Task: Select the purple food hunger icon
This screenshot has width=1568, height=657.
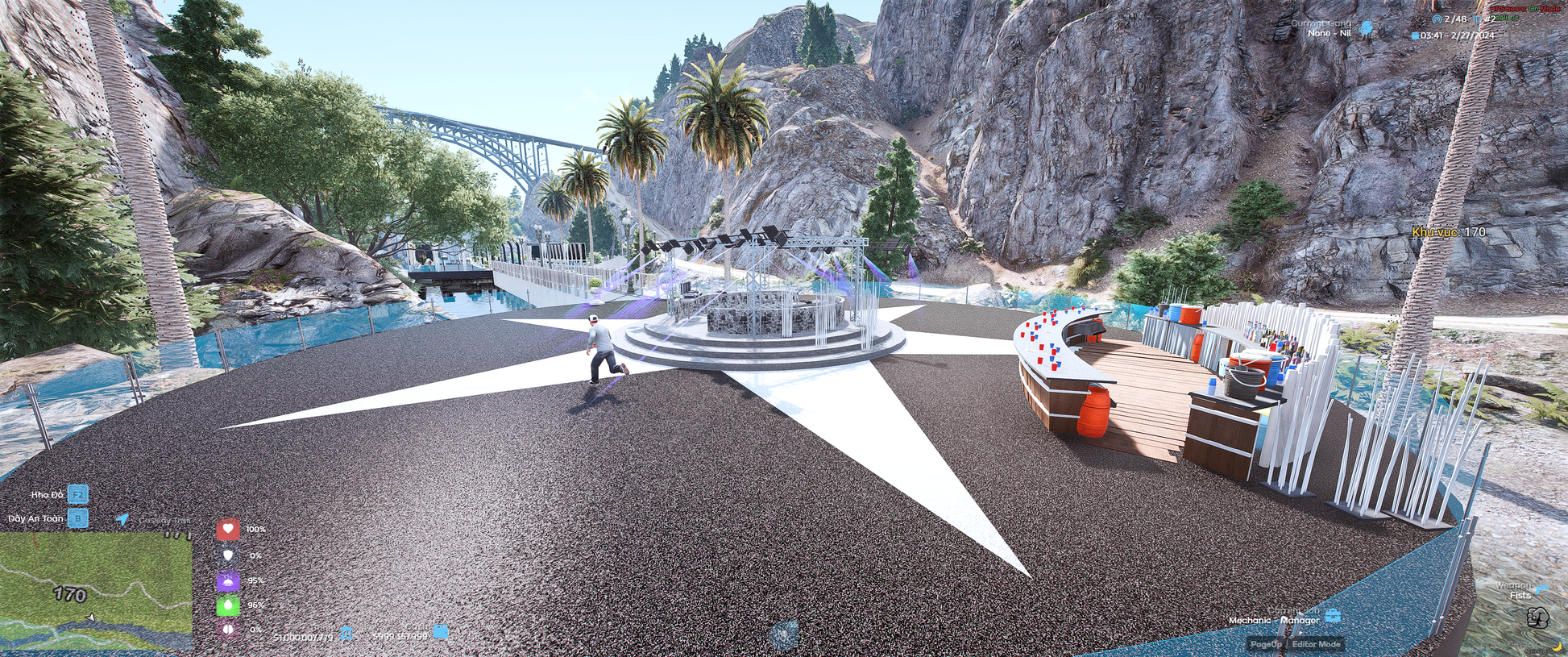Action: click(x=228, y=580)
